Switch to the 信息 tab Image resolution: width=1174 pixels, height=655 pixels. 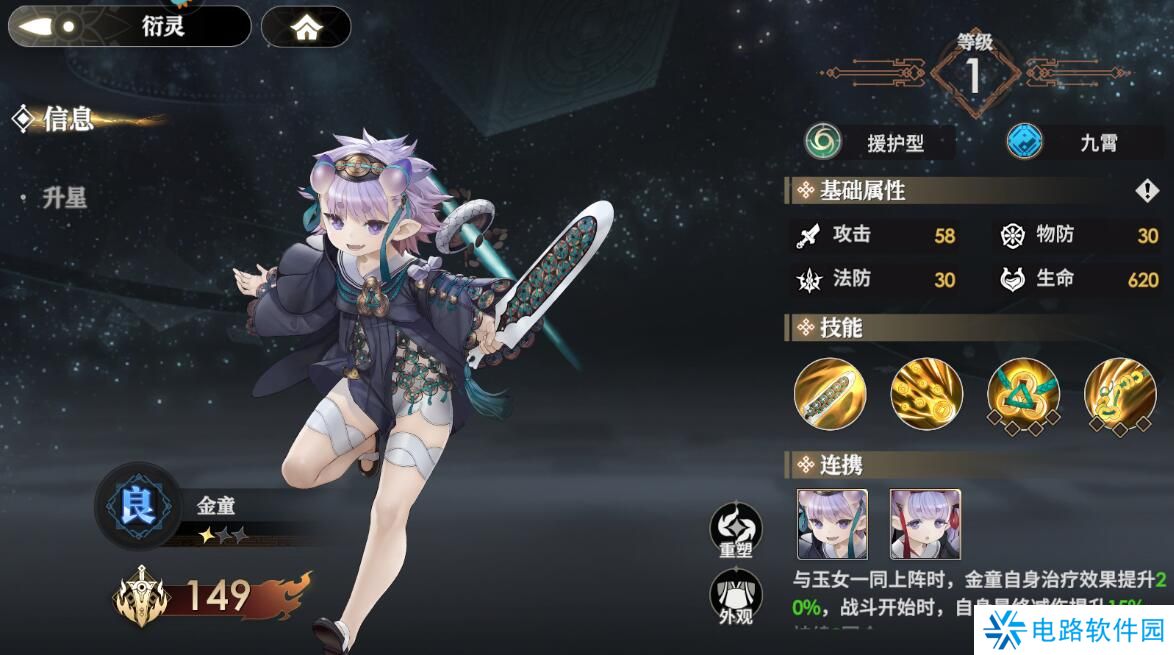[x=68, y=119]
